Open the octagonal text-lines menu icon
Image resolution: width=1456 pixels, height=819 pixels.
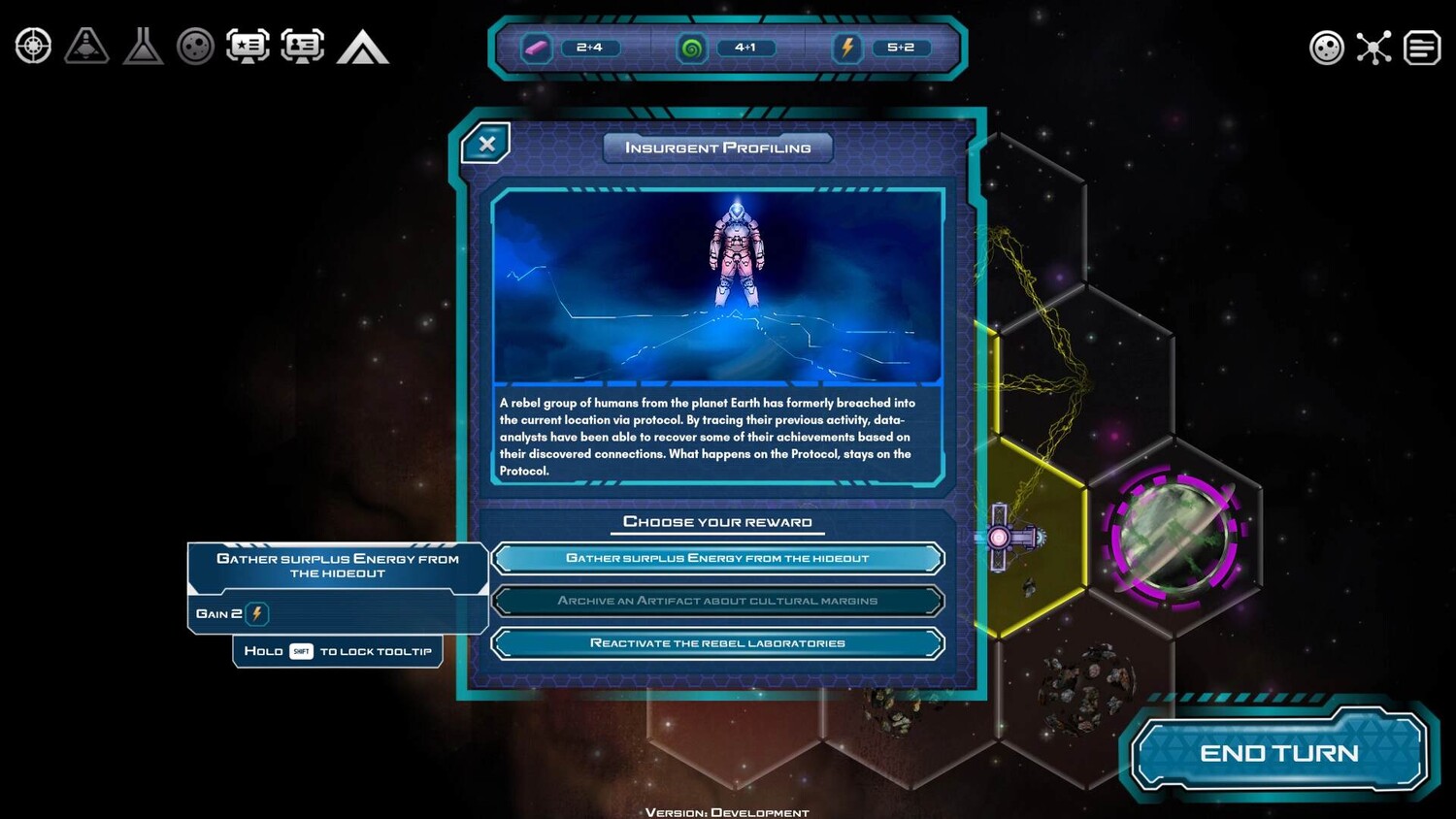[1422, 48]
